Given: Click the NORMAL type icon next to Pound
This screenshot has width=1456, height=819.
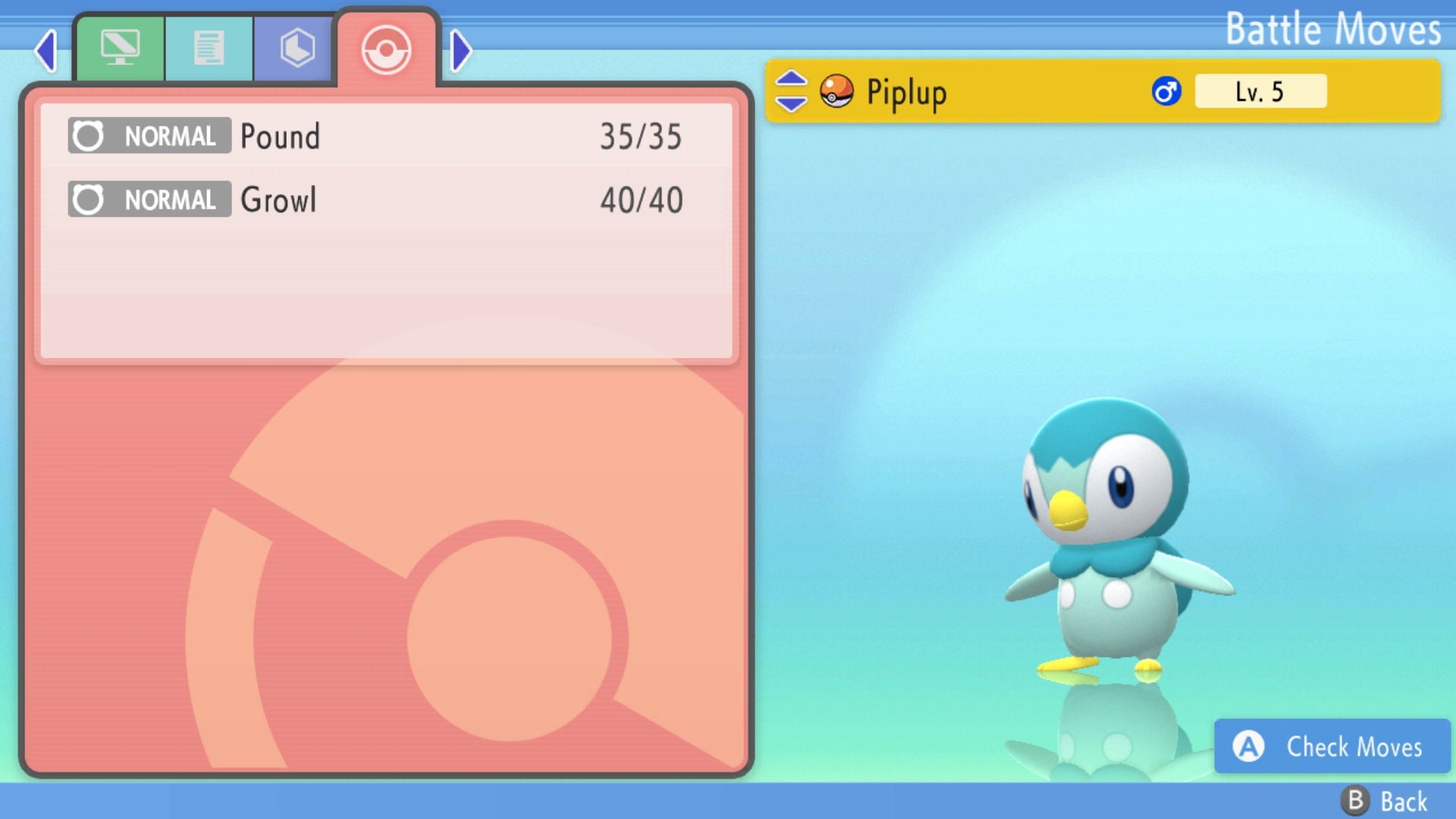Looking at the screenshot, I should (x=149, y=136).
